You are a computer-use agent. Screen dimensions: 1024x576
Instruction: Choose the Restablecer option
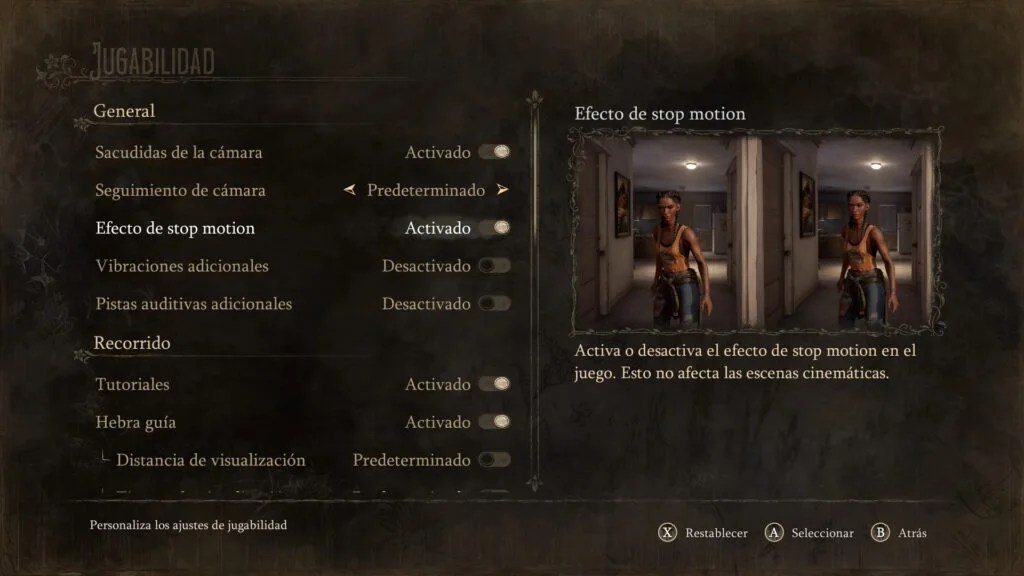click(x=705, y=533)
